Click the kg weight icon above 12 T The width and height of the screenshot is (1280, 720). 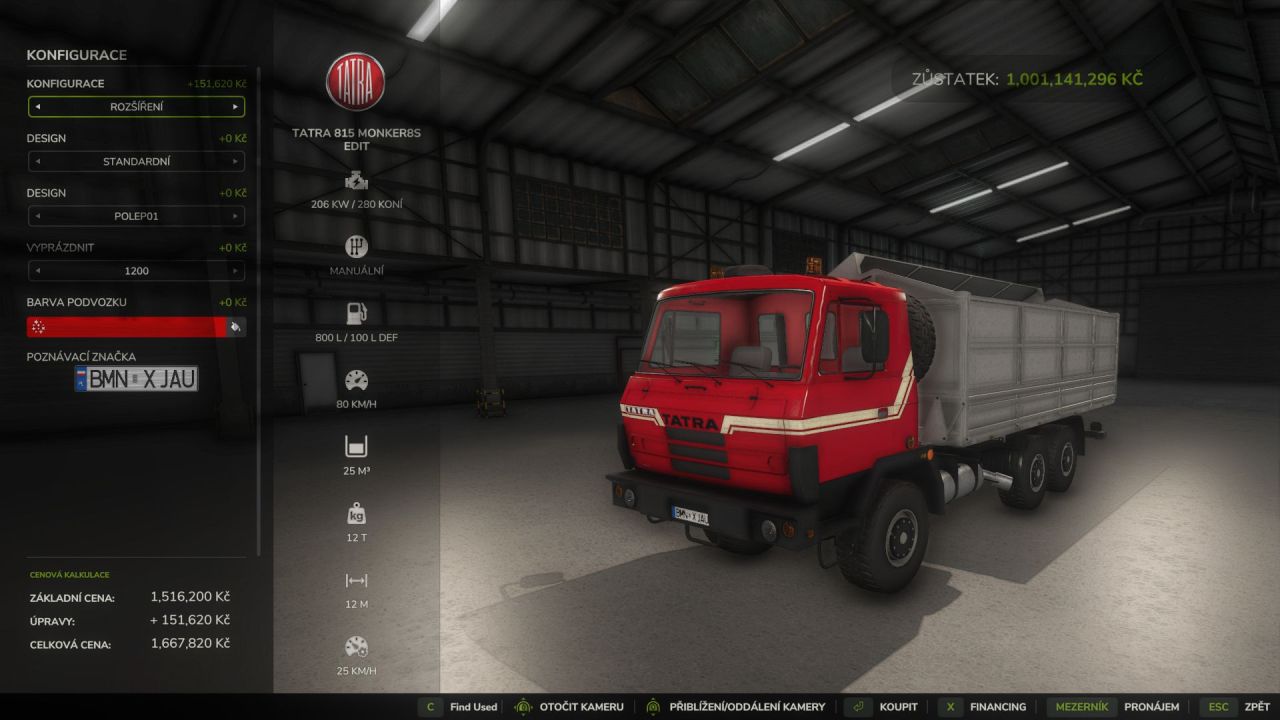tap(356, 514)
